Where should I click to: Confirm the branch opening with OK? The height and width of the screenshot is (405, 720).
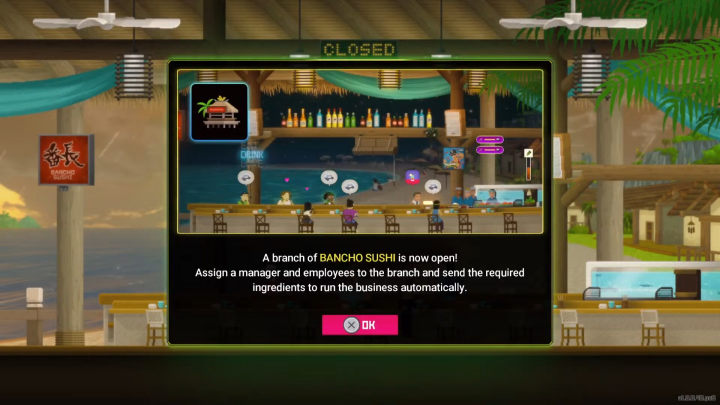[360, 325]
